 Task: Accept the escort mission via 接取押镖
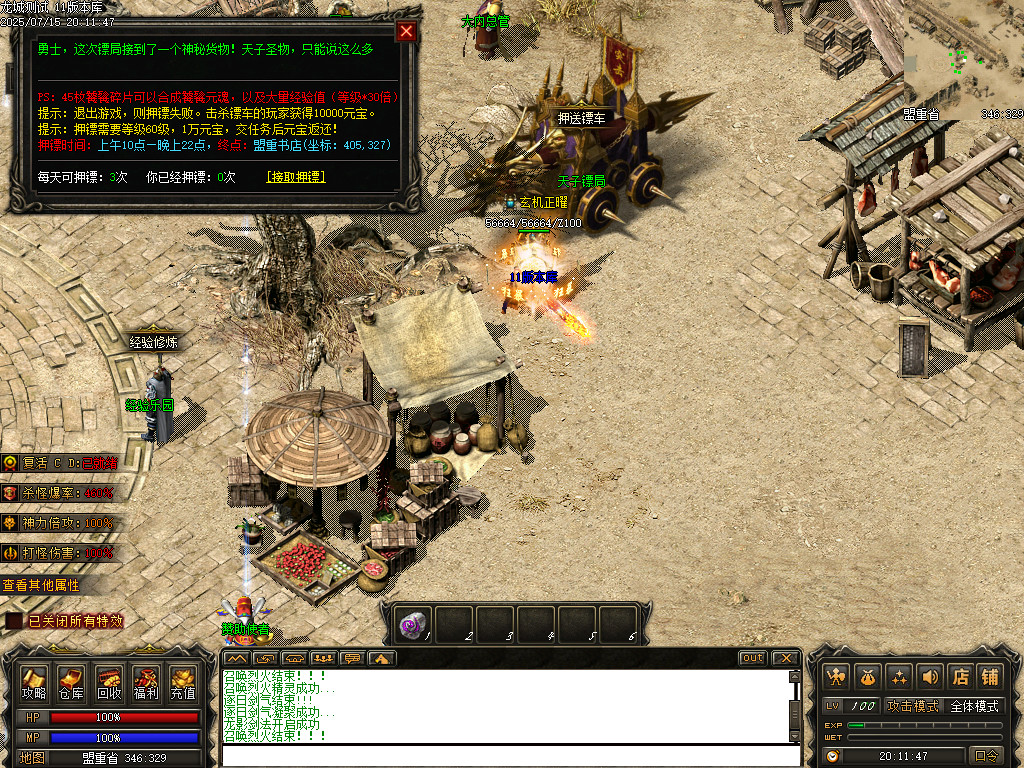point(296,177)
